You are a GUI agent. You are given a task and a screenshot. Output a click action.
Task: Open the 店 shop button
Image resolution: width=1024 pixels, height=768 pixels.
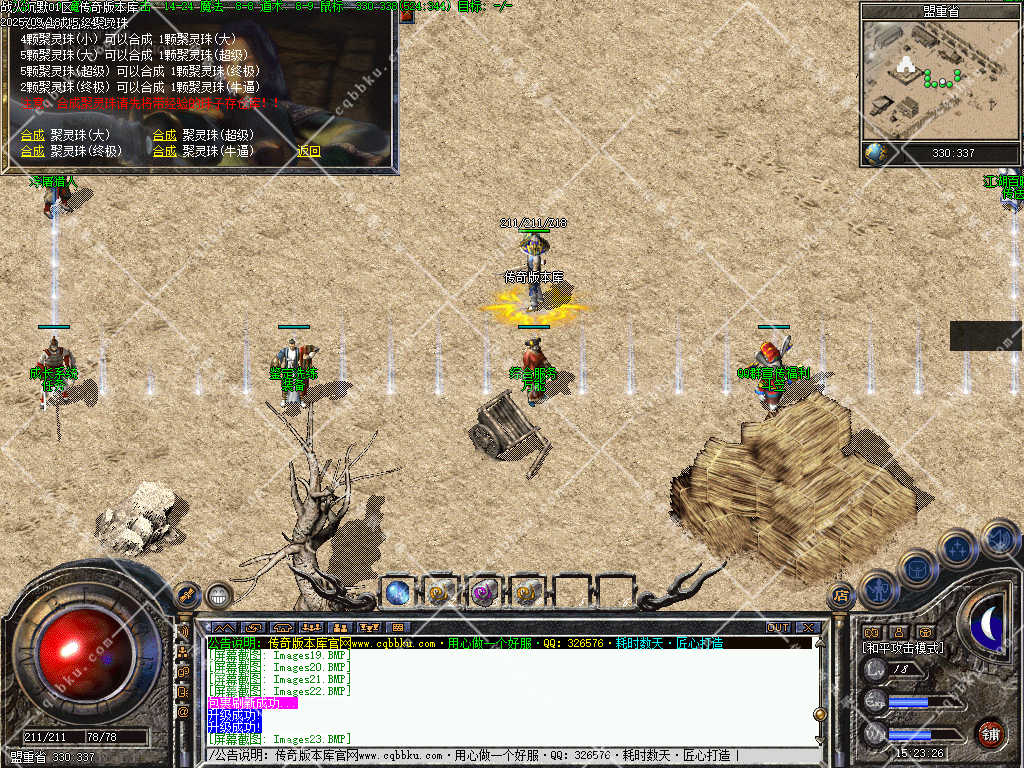[x=841, y=596]
